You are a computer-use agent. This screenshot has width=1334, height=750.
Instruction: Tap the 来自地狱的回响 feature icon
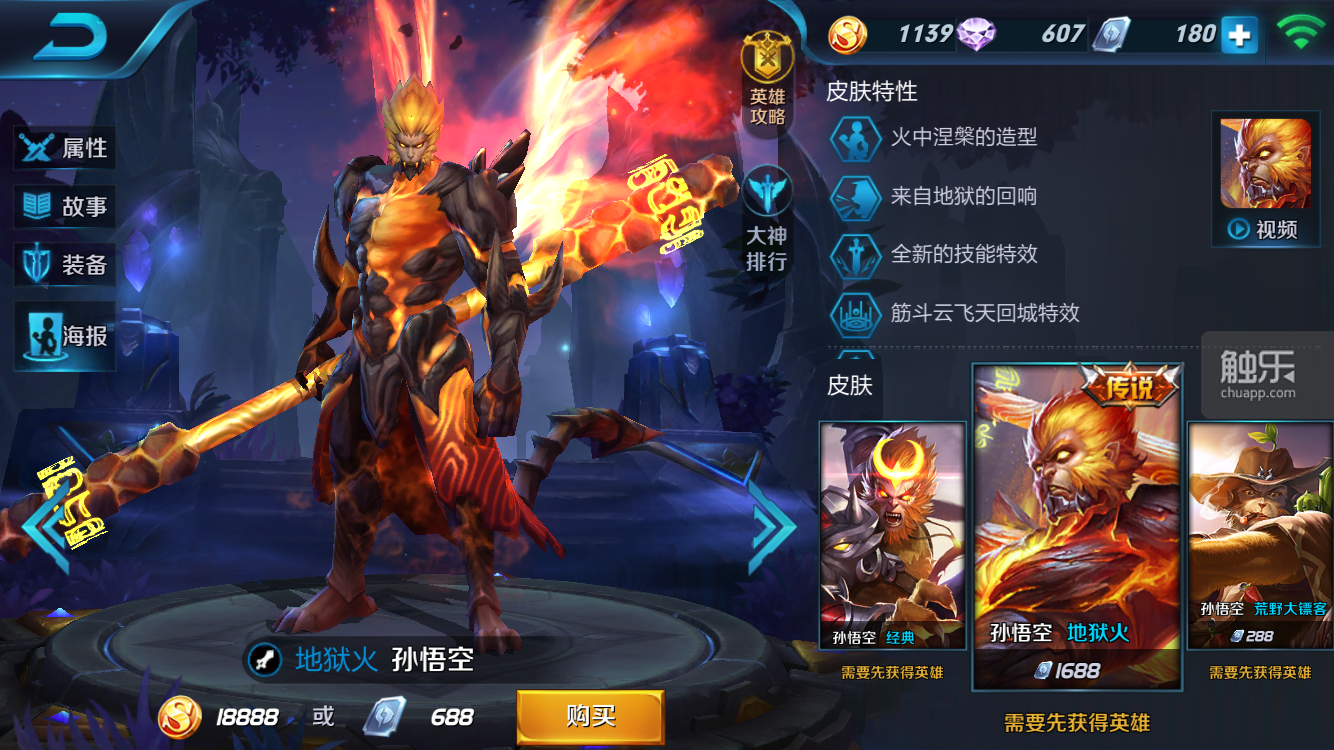(x=856, y=196)
